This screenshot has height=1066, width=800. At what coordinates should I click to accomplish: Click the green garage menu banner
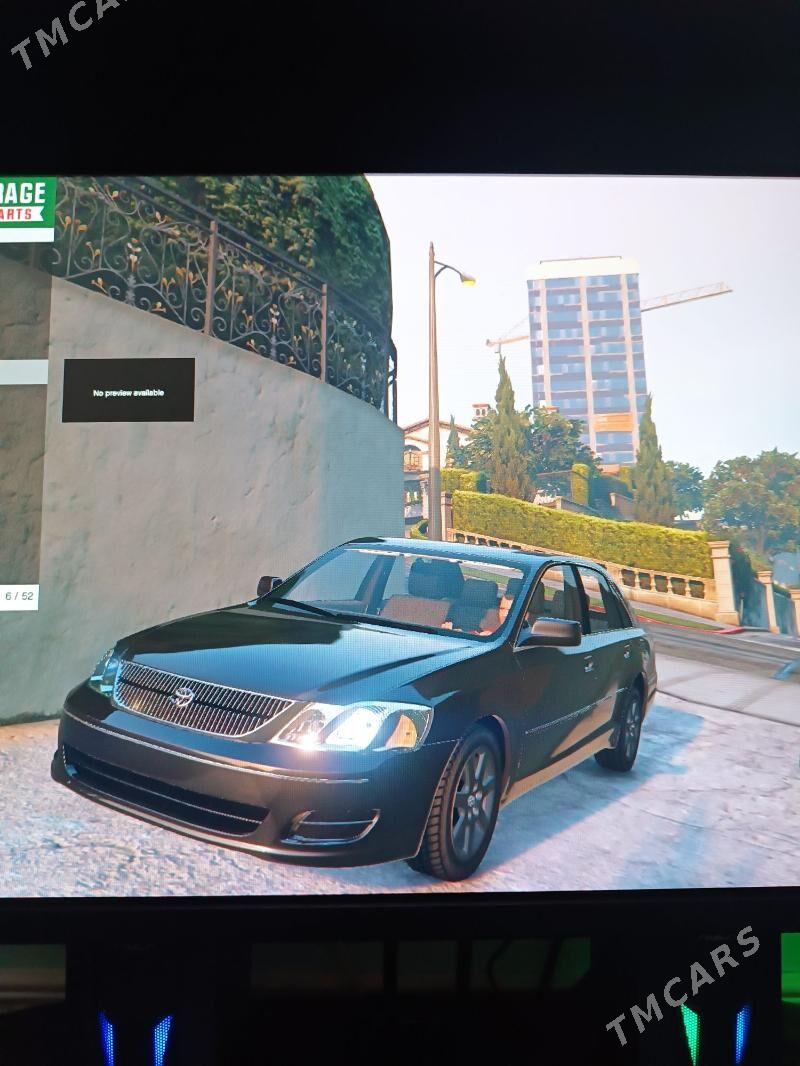click(26, 208)
